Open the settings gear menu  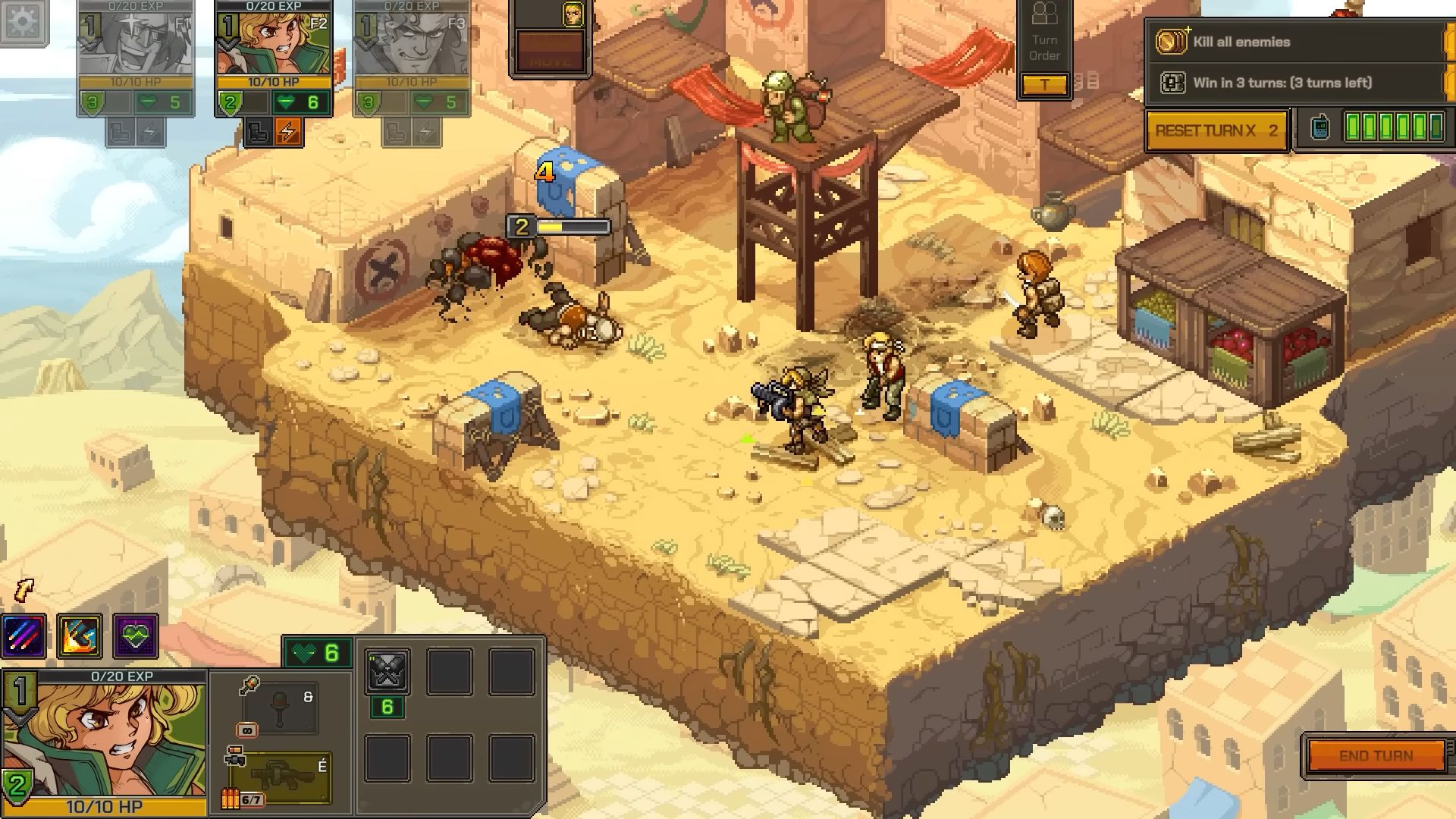coord(23,21)
